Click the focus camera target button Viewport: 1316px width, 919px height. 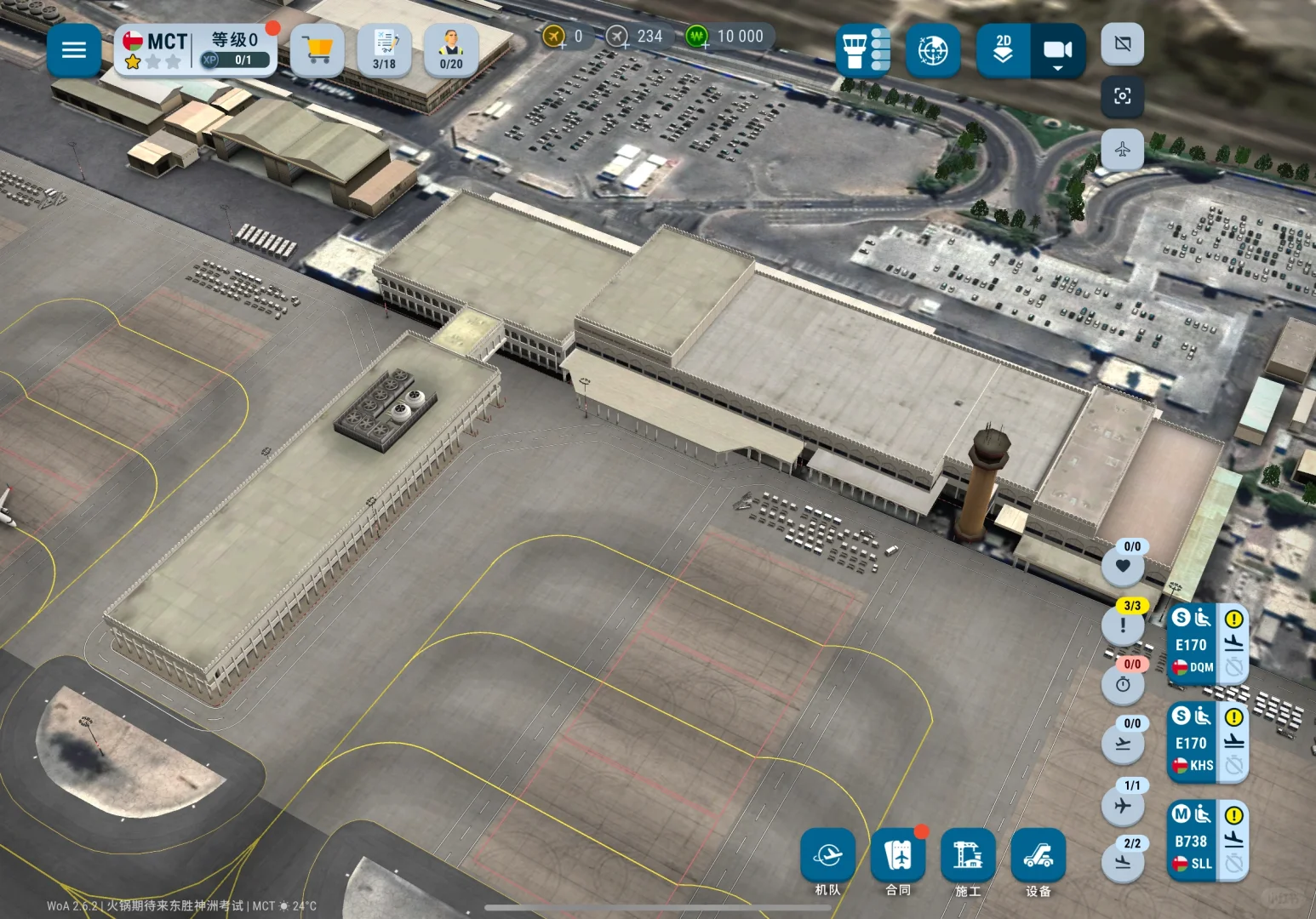click(x=1123, y=96)
